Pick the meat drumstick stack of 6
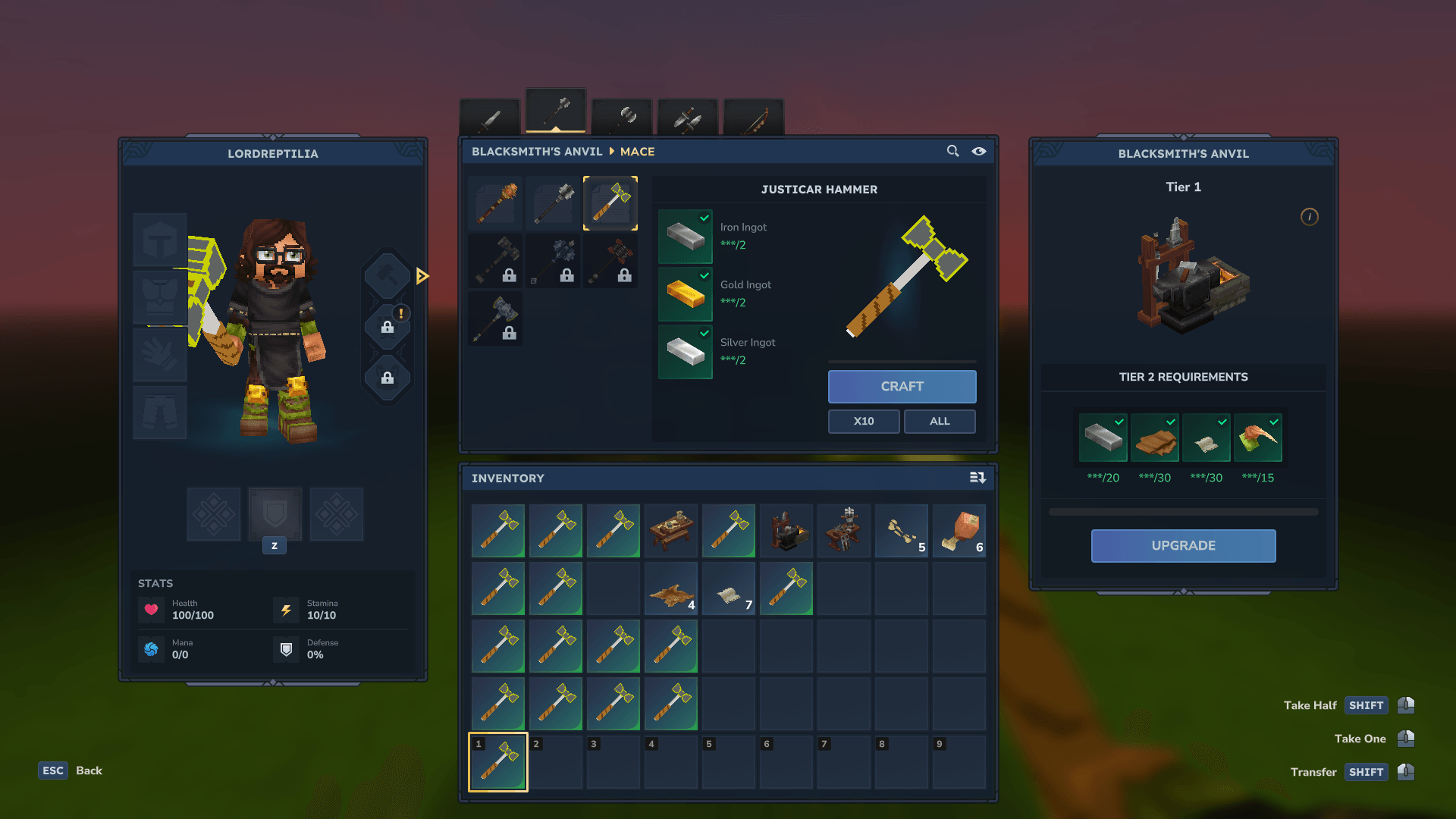Screen dimensions: 1456x819 tap(959, 531)
